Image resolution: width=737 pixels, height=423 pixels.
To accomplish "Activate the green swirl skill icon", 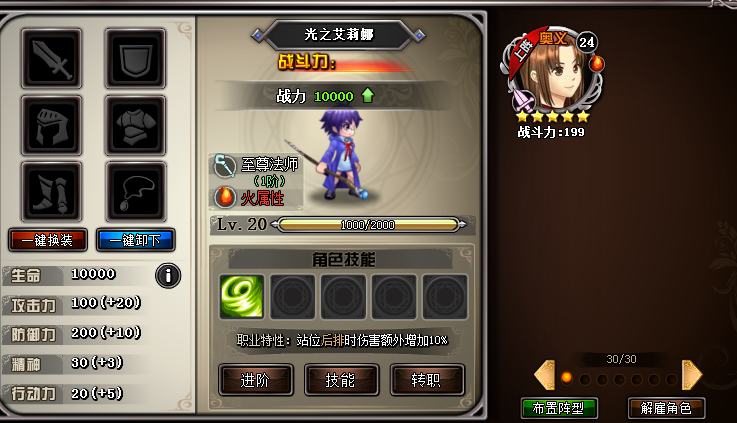I will coord(242,297).
